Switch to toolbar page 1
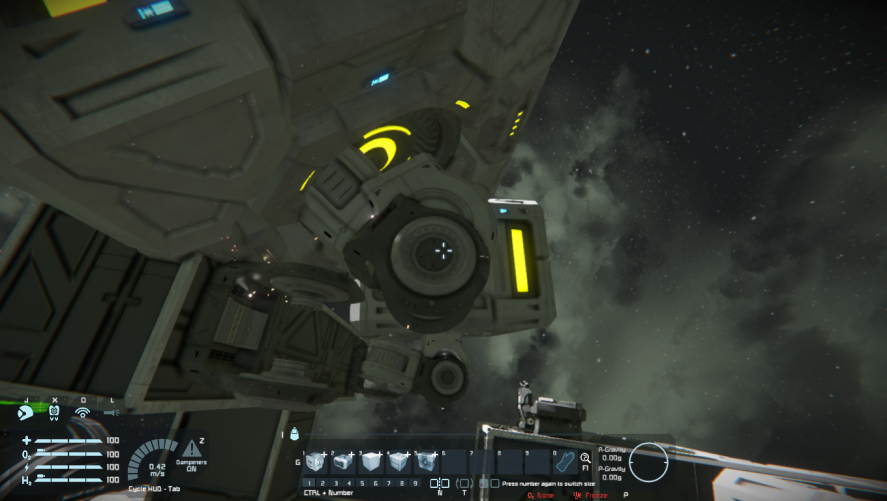This screenshot has width=887, height=501. pos(310,483)
